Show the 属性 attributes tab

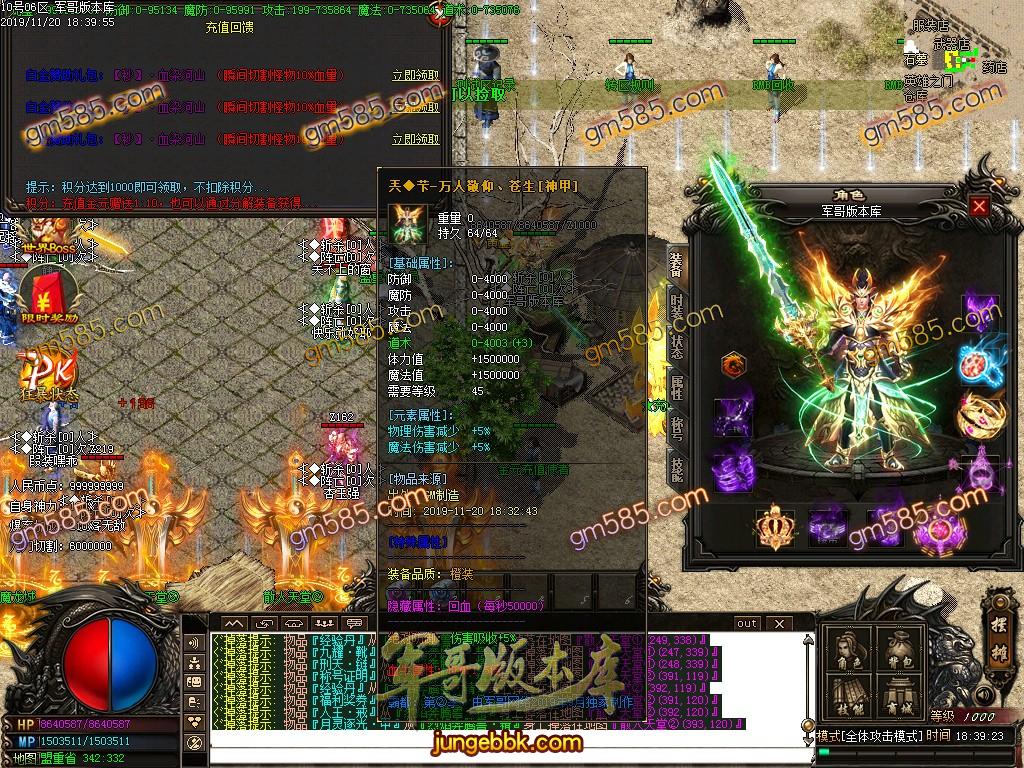tap(677, 384)
